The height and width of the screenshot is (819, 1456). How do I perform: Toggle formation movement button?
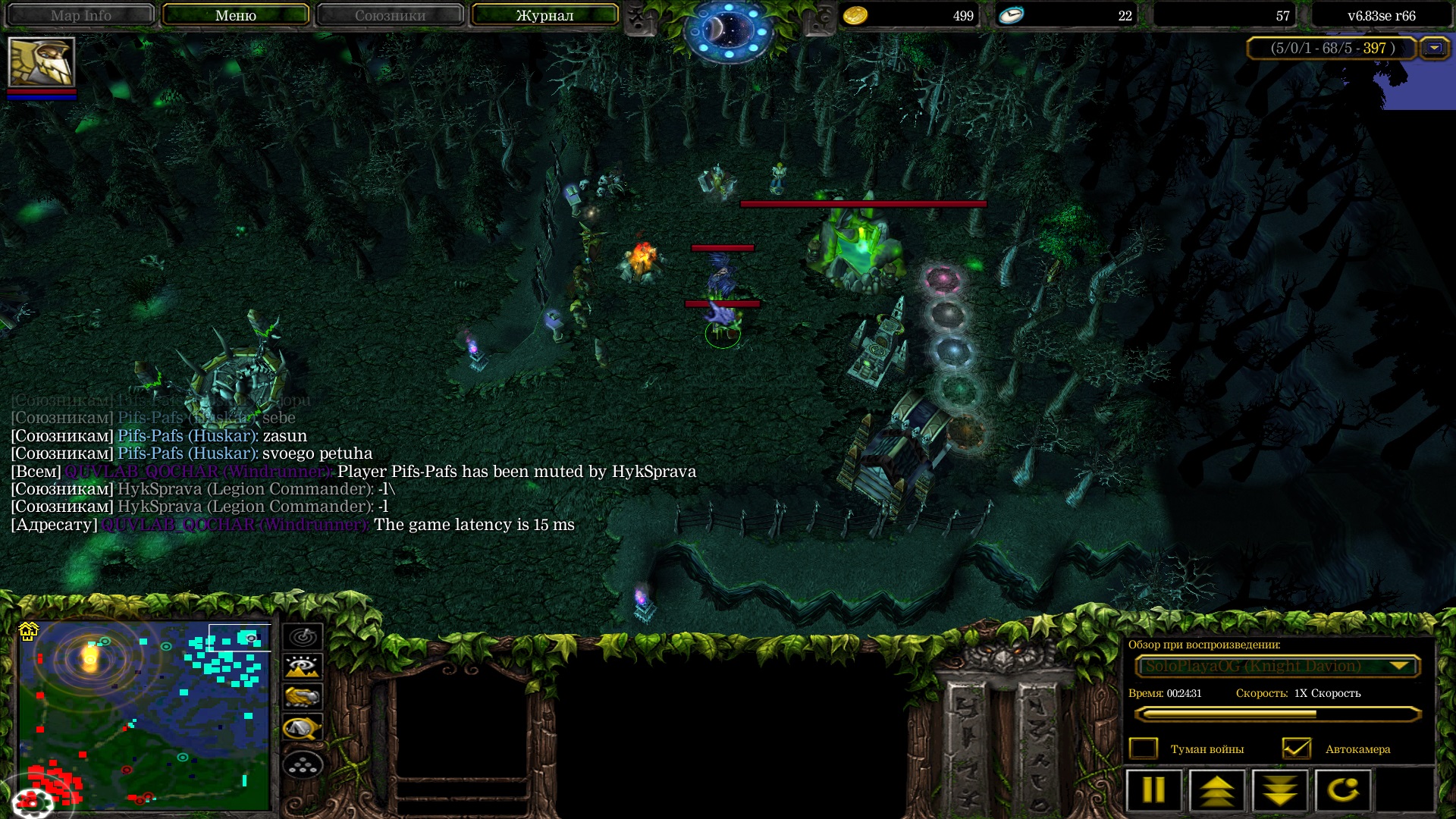click(x=303, y=766)
